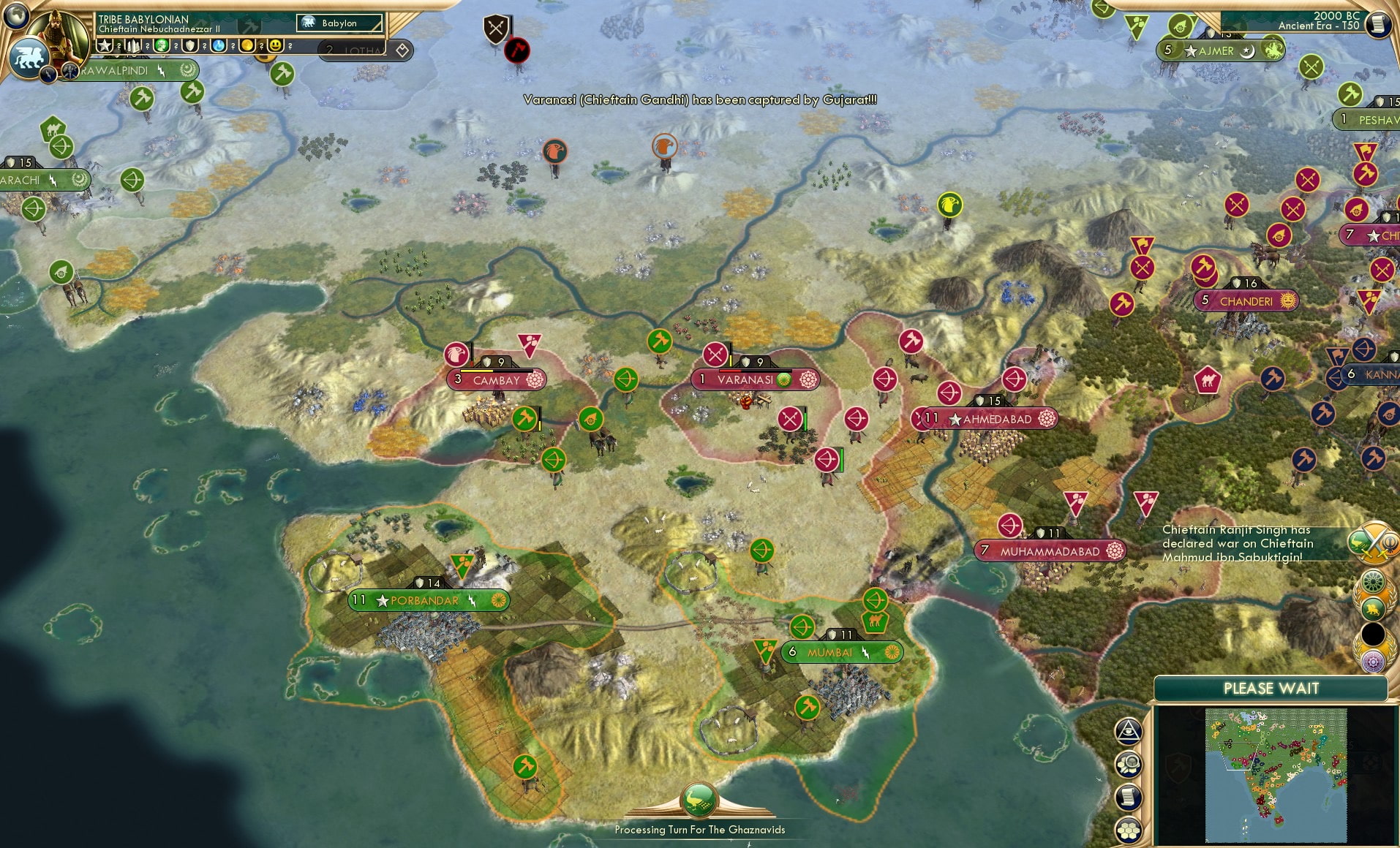Viewport: 1400px width, 848px height.
Task: Click the winged lion Babylon emblem top-left
Action: [x=29, y=56]
